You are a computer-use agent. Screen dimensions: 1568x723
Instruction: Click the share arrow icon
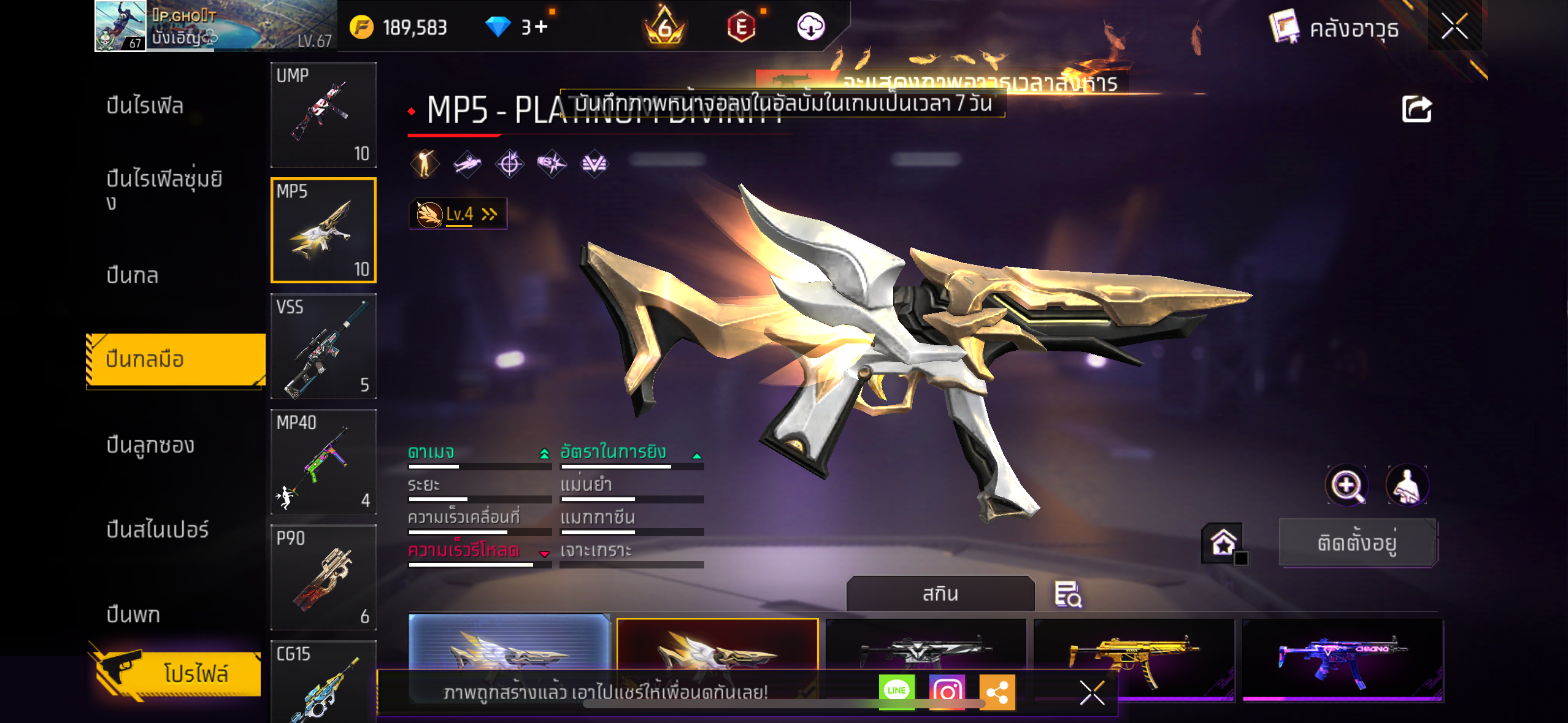click(1416, 109)
